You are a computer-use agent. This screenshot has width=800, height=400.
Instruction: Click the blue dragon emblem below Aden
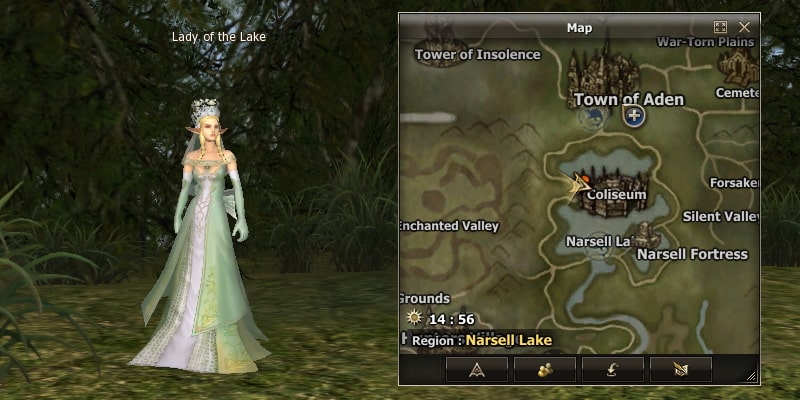point(592,119)
